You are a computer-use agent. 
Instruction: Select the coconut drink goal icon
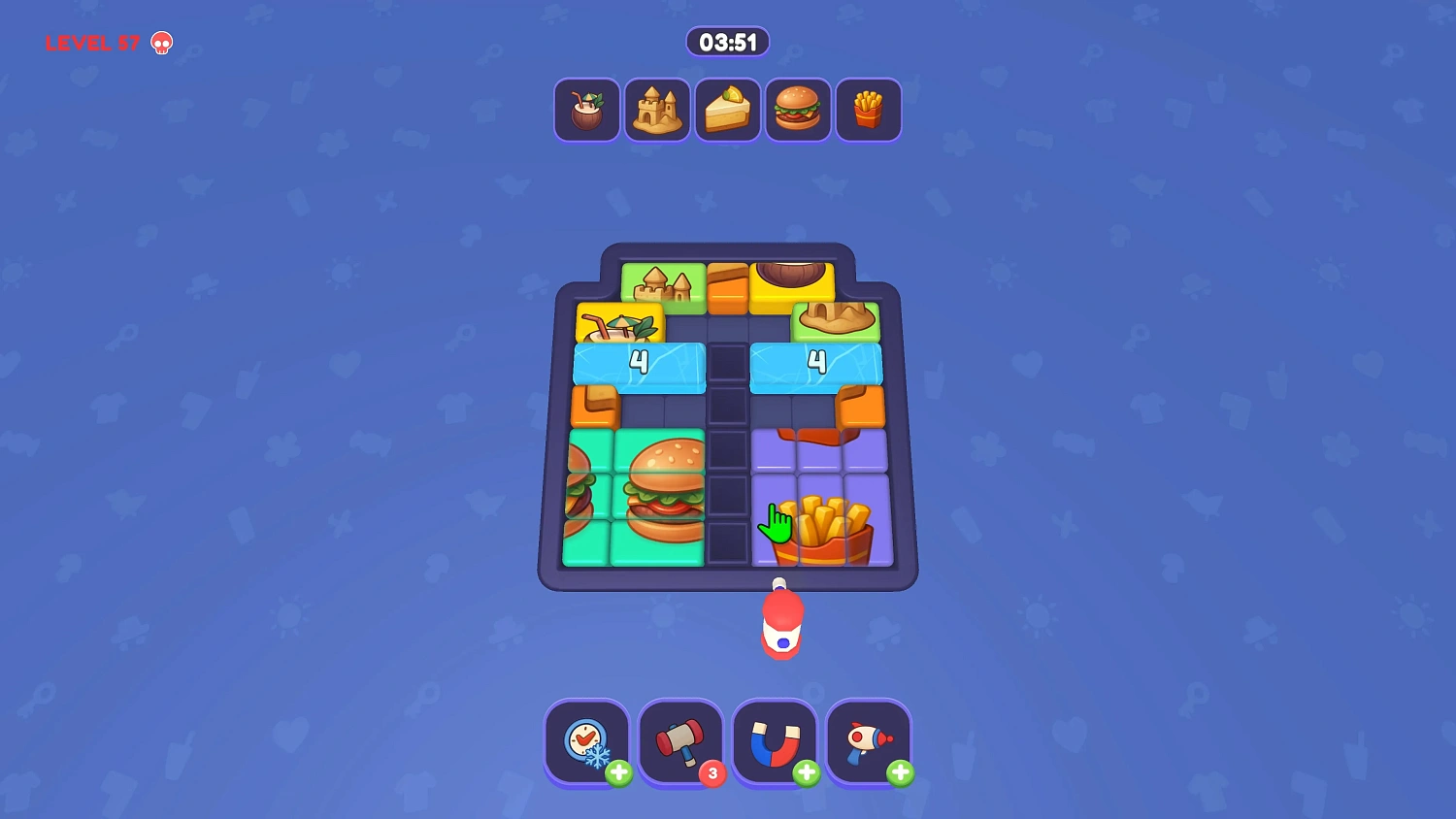(586, 109)
